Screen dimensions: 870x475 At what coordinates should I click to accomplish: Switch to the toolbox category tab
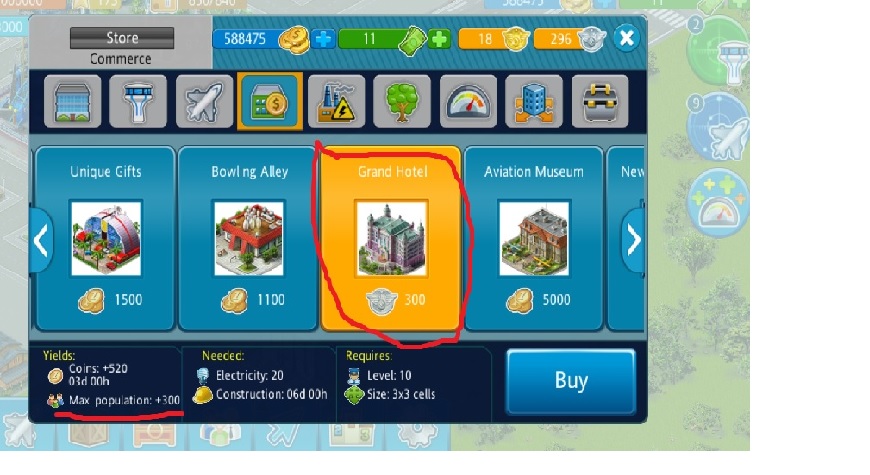tap(600, 101)
